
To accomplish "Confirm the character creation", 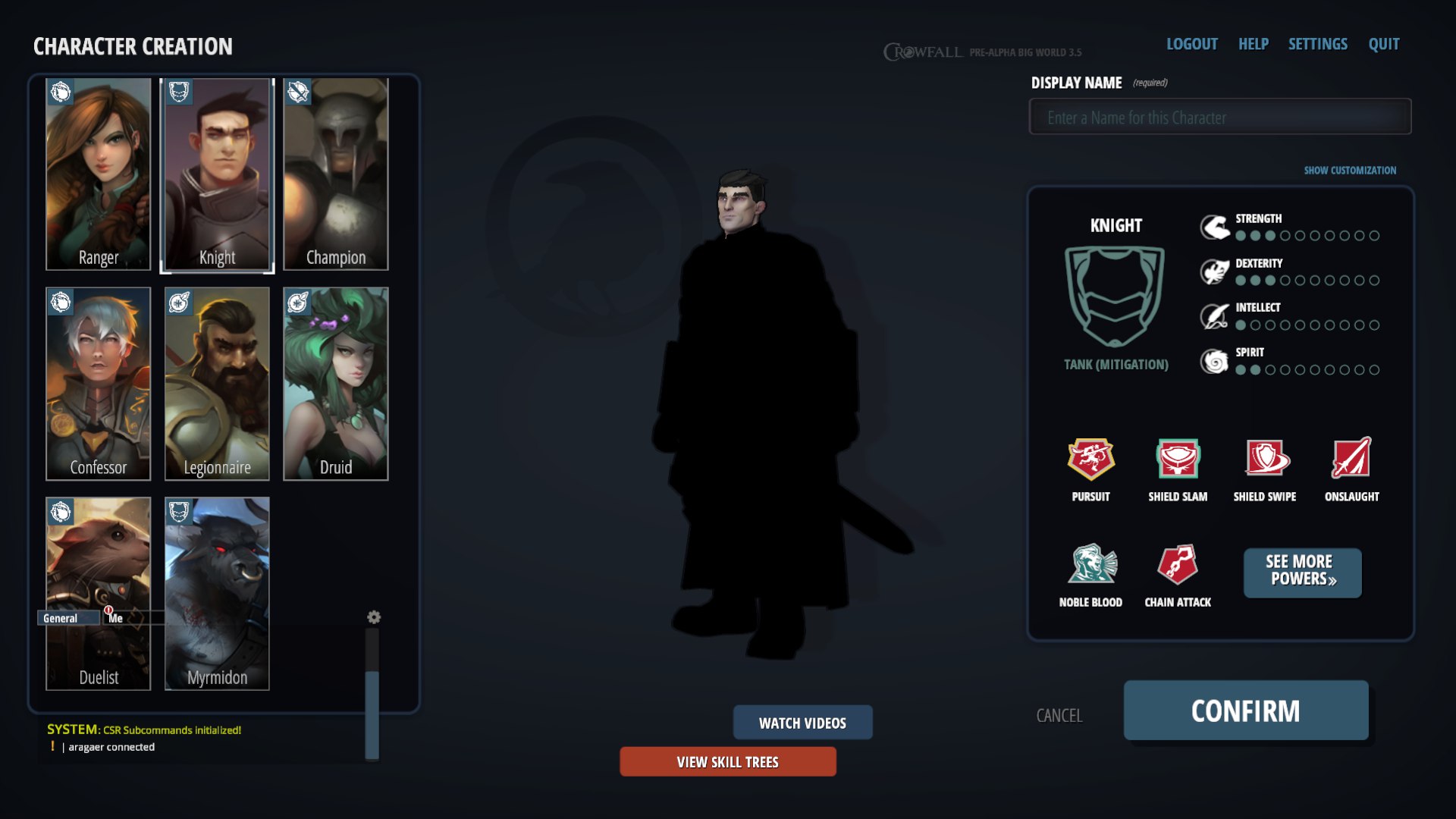I will click(1245, 711).
